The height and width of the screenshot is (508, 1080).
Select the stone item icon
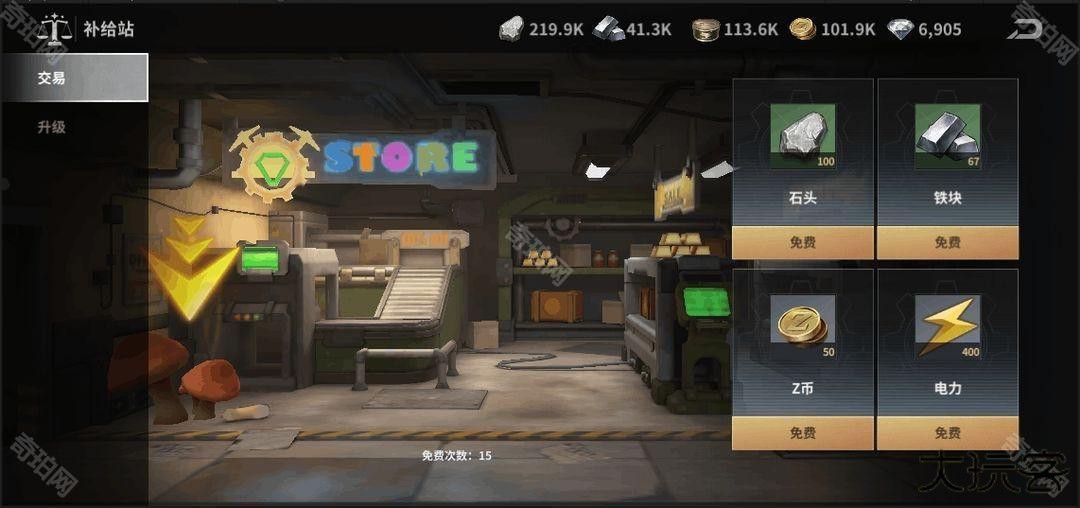[x=802, y=136]
